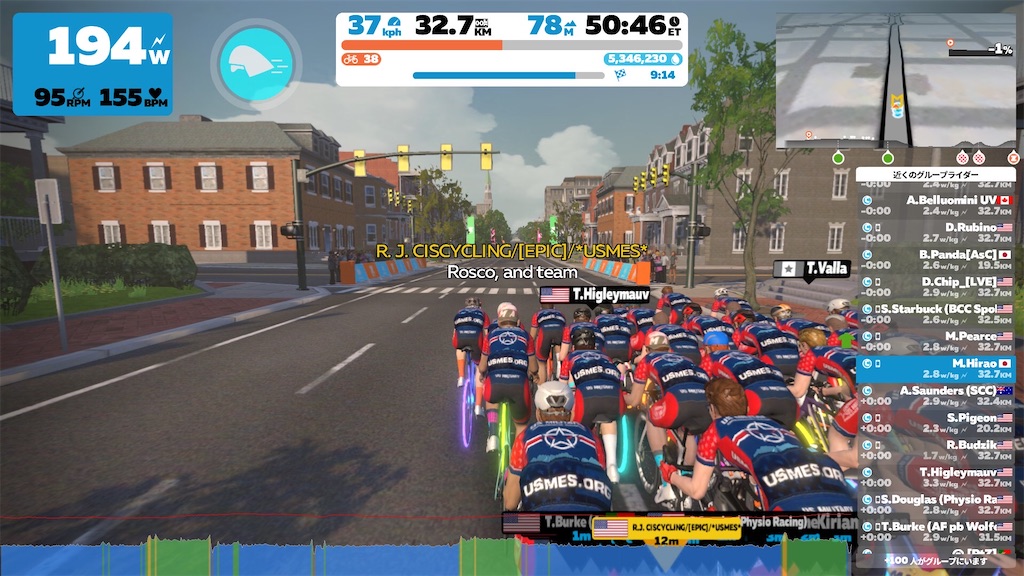Pick R.Budzik from rider list

[936, 449]
